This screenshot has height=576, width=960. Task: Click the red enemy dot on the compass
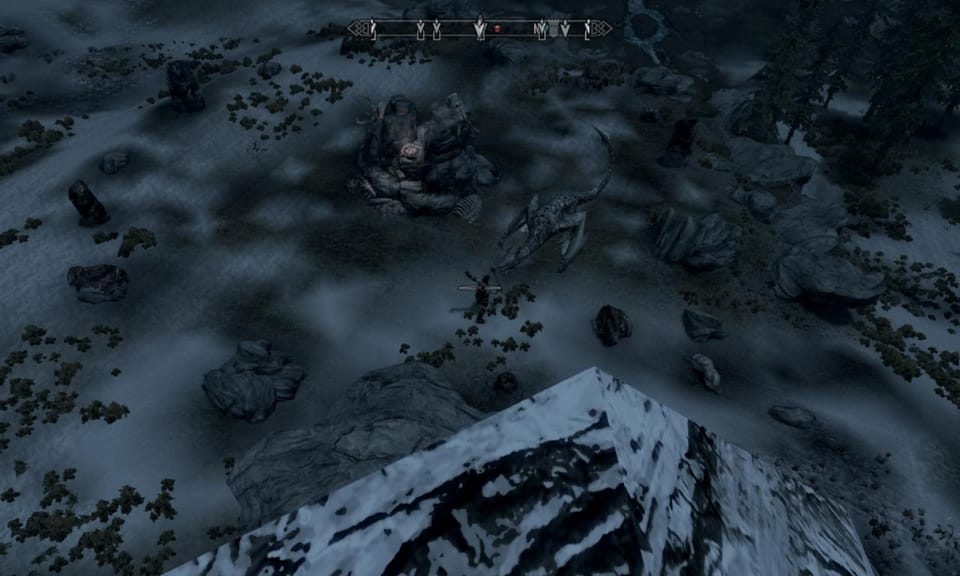pos(497,29)
